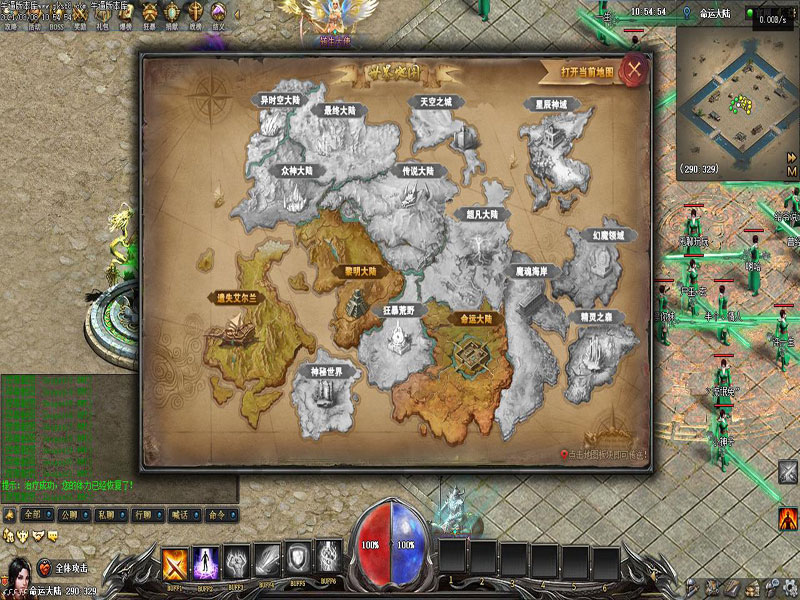This screenshot has width=800, height=600.
Task: Activate the crossed-swords BUFF1 skill
Action: [176, 562]
